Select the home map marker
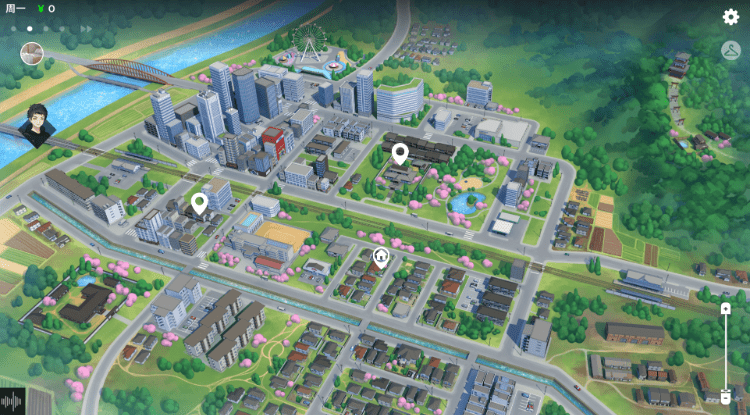This screenshot has width=750, height=415. pyautogui.click(x=381, y=257)
